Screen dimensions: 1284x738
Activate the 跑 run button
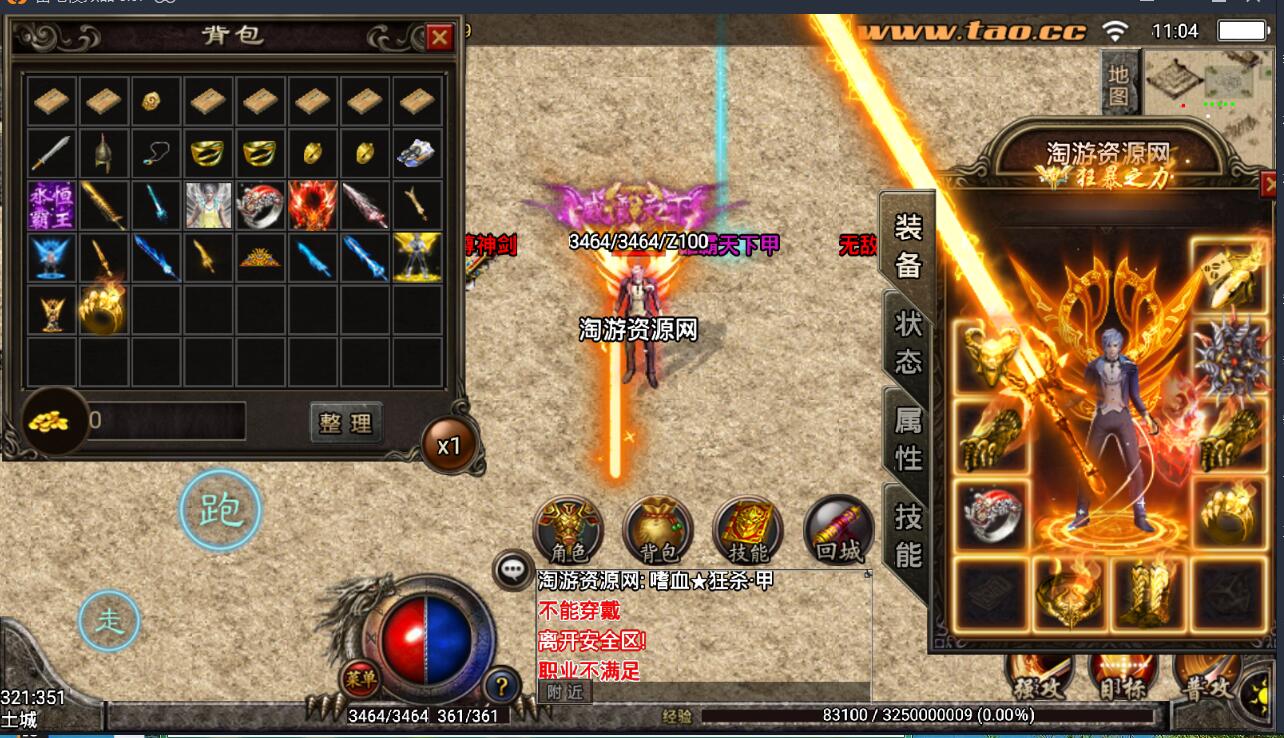(220, 510)
